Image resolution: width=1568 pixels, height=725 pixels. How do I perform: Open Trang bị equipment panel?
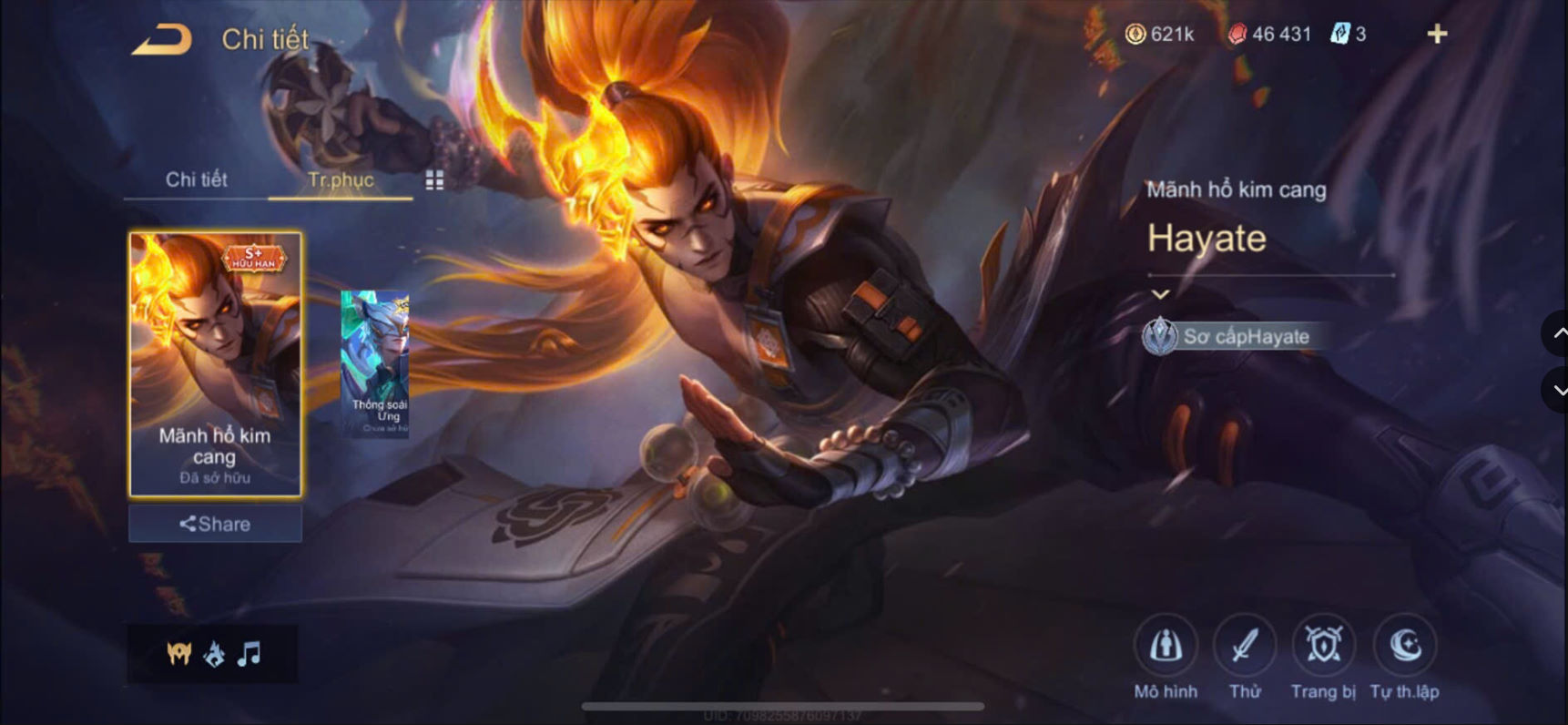(1323, 648)
